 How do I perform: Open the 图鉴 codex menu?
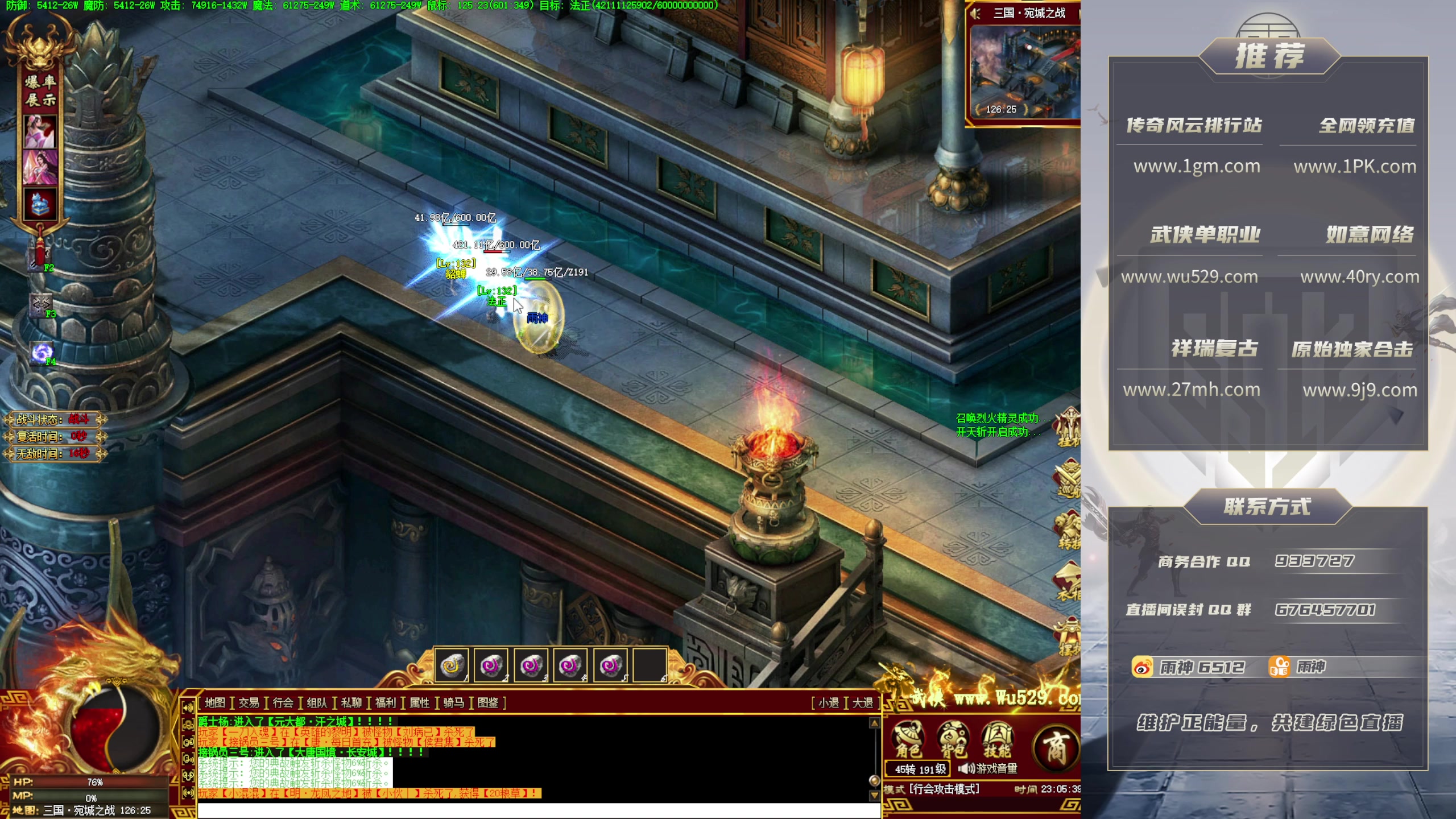488,703
